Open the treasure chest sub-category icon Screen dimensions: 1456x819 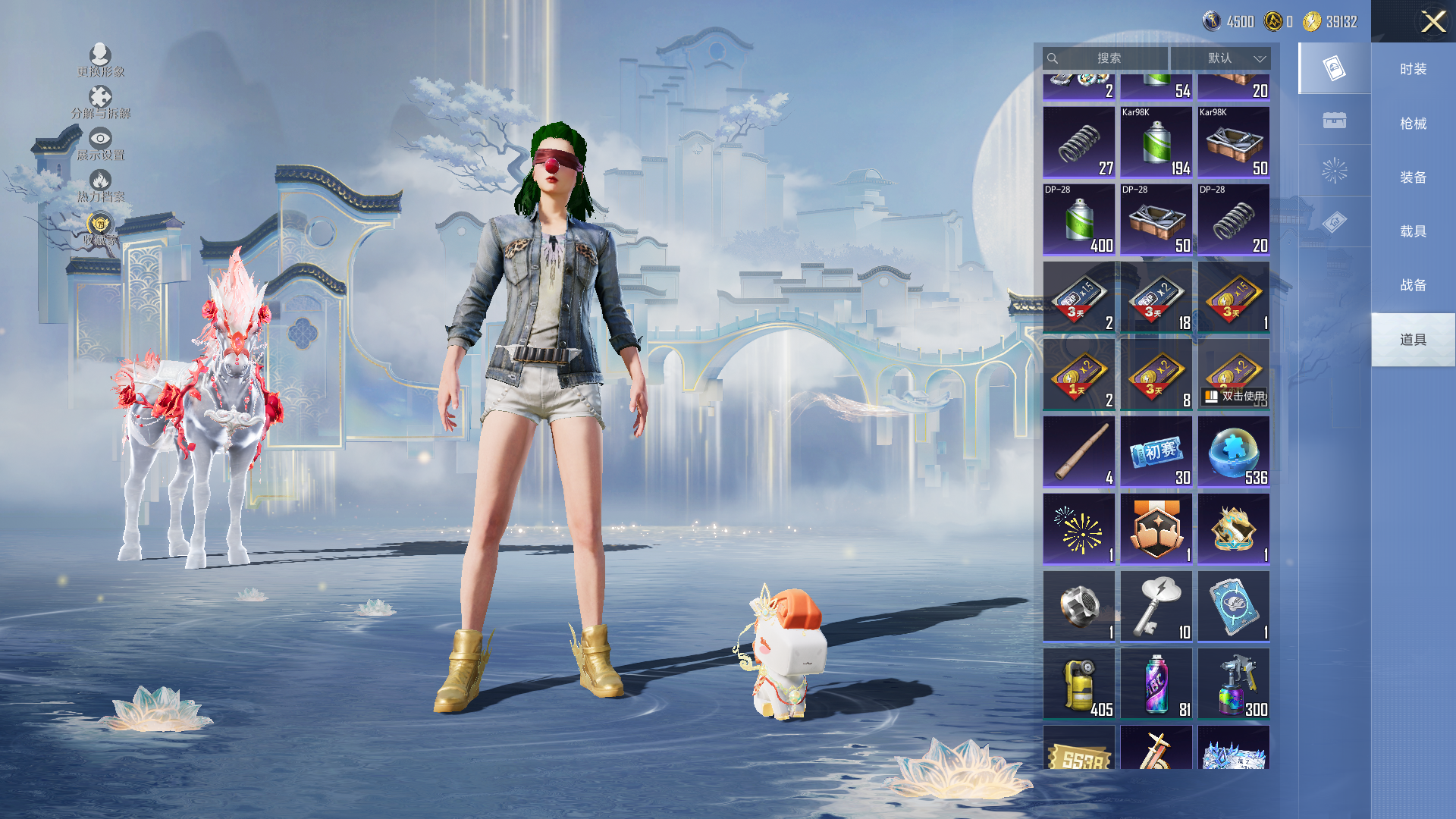pos(1334,120)
